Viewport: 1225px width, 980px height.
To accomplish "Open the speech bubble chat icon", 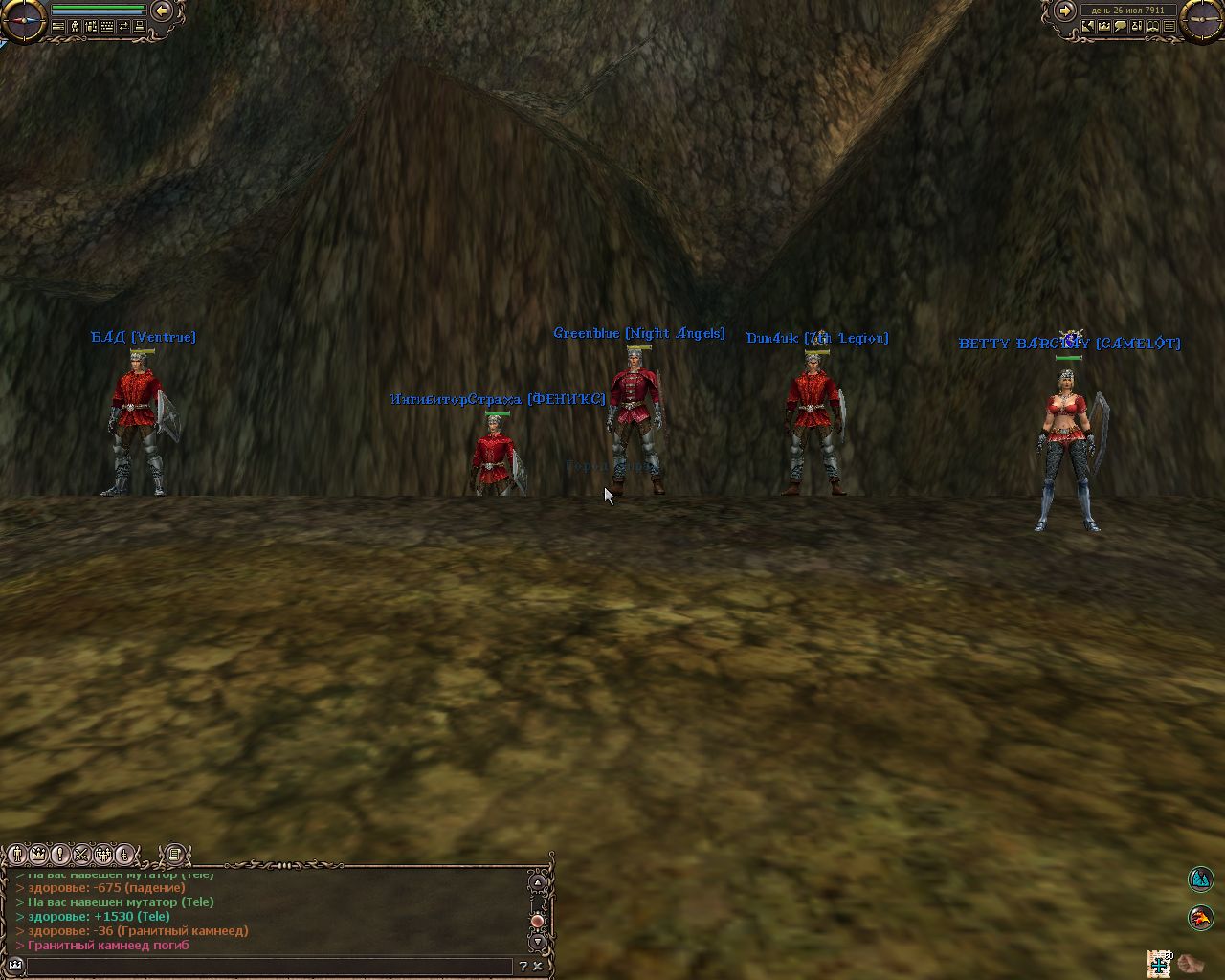I will (1120, 27).
